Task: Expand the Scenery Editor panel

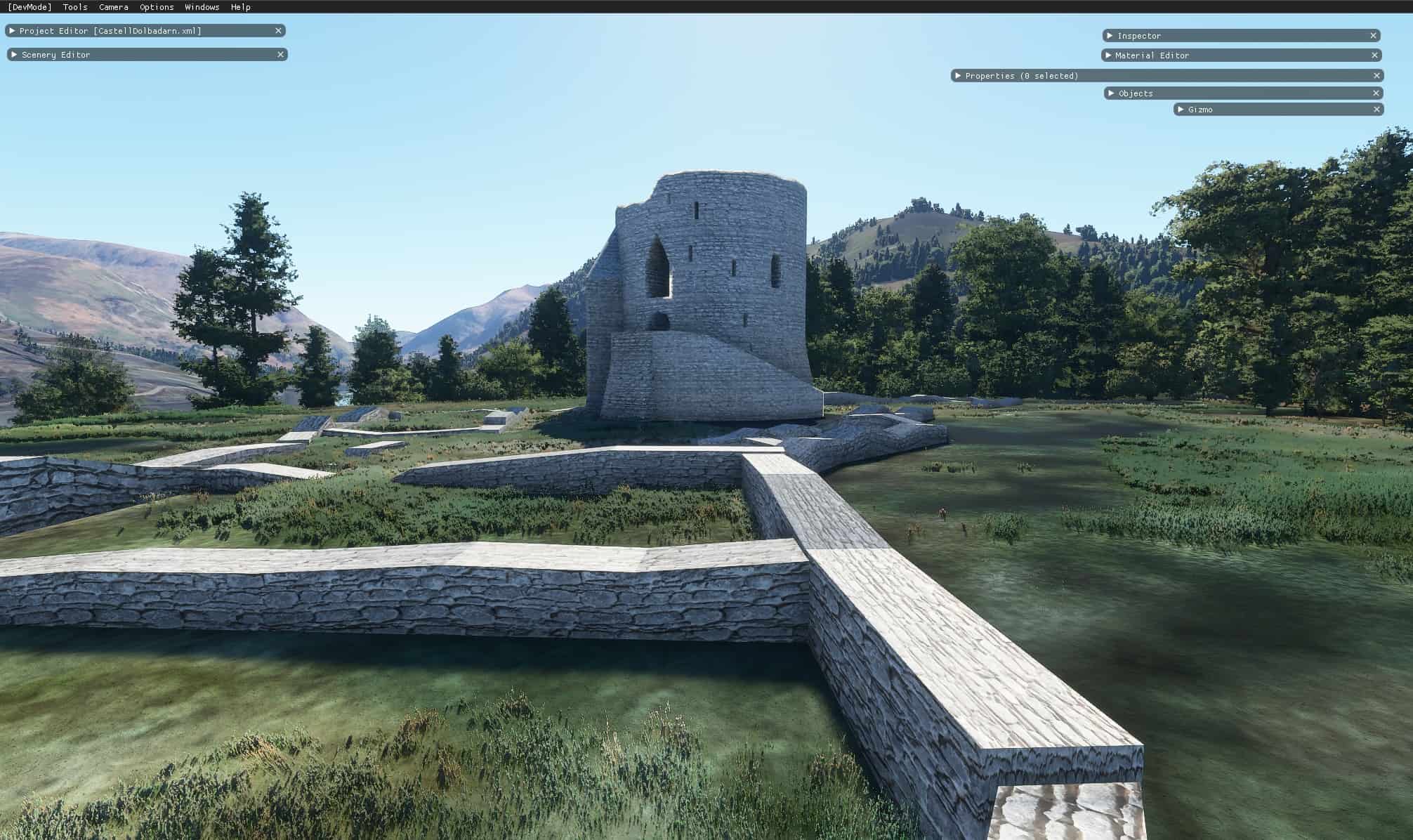Action: [14, 55]
